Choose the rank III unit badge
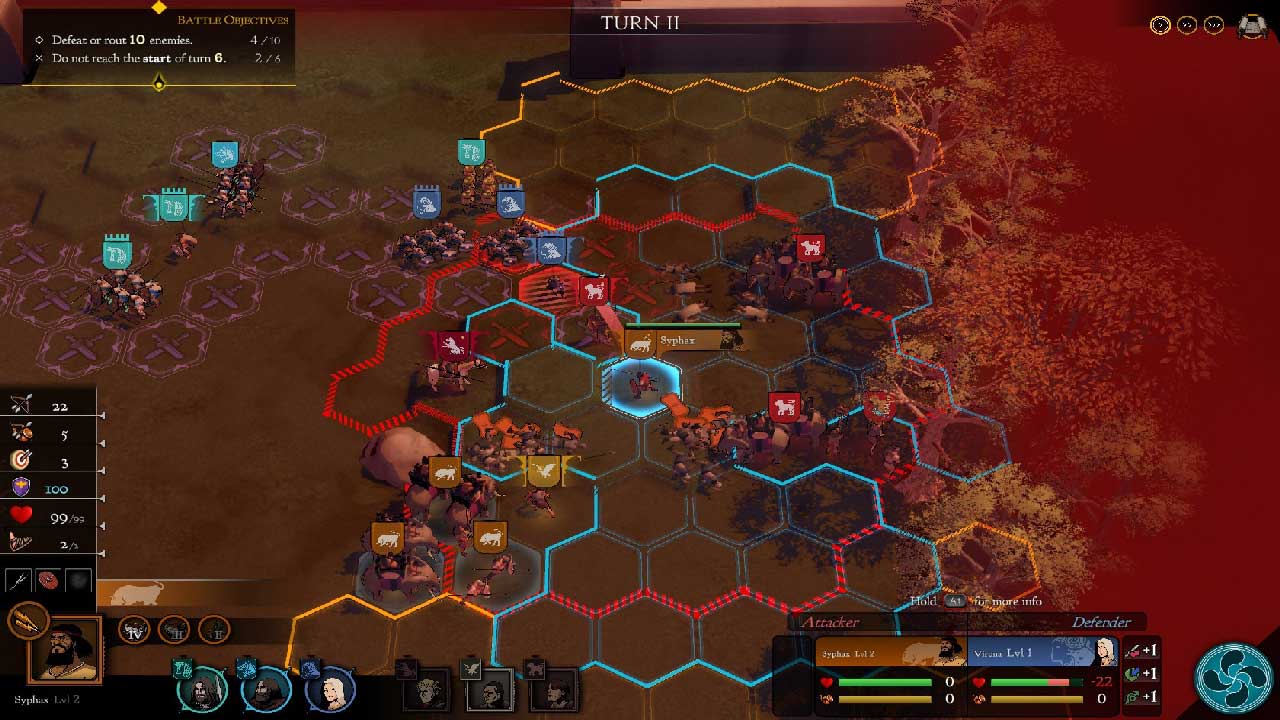This screenshot has height=720, width=1280. point(173,629)
